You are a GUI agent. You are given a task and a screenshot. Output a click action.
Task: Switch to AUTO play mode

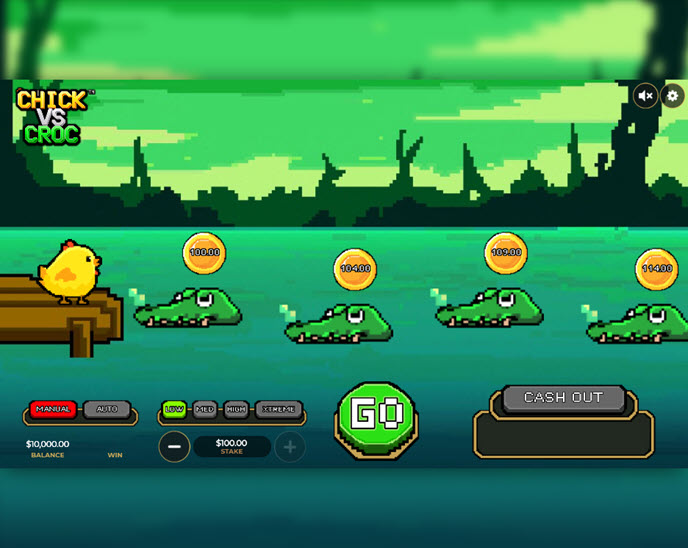click(107, 409)
